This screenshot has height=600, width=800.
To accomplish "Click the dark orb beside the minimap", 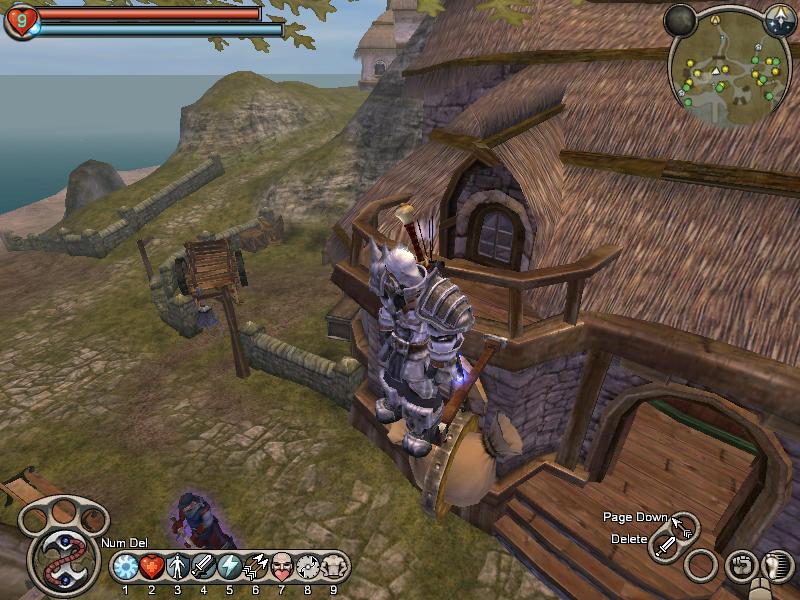I will point(680,20).
